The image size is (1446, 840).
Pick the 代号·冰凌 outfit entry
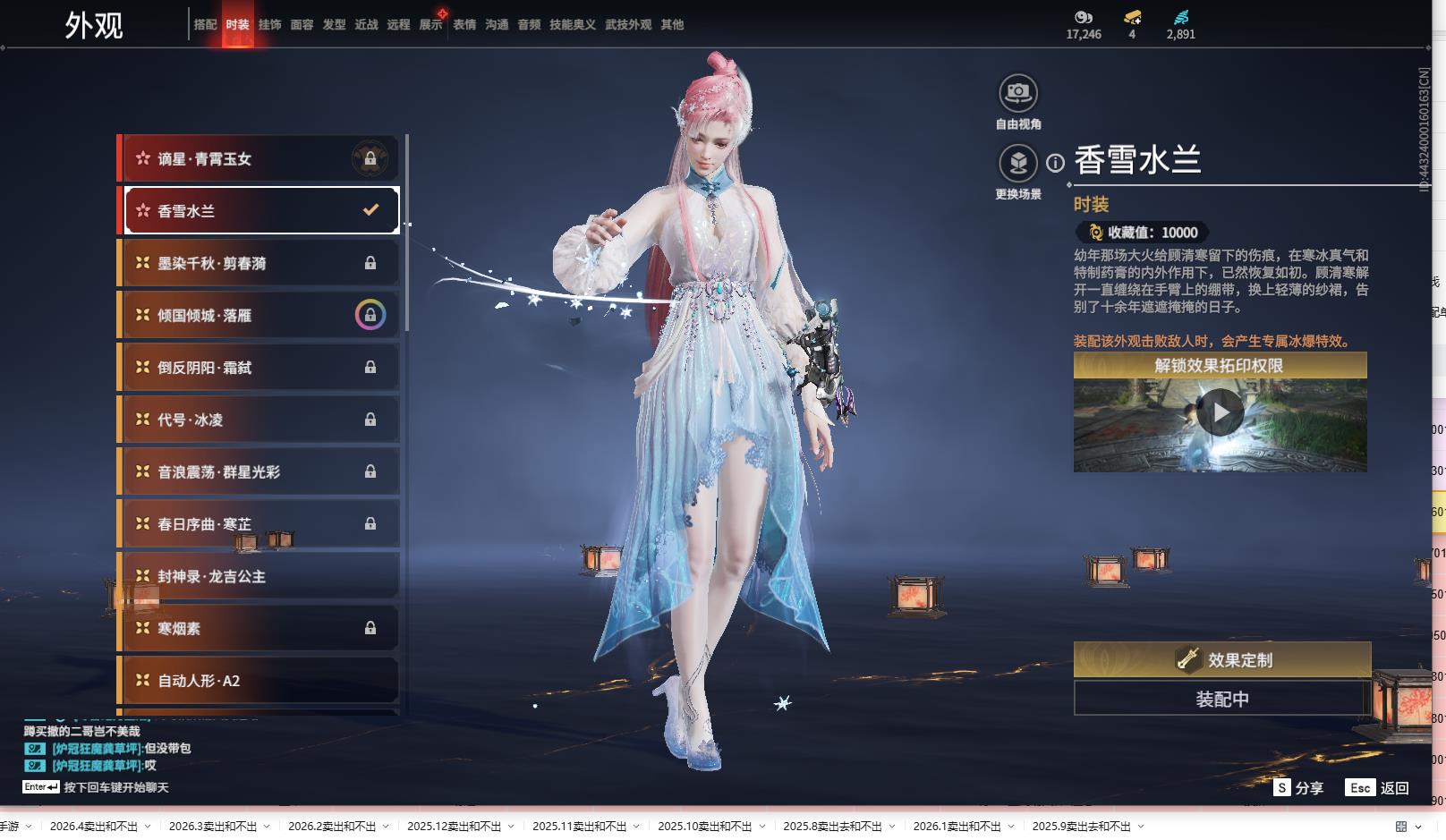click(259, 420)
